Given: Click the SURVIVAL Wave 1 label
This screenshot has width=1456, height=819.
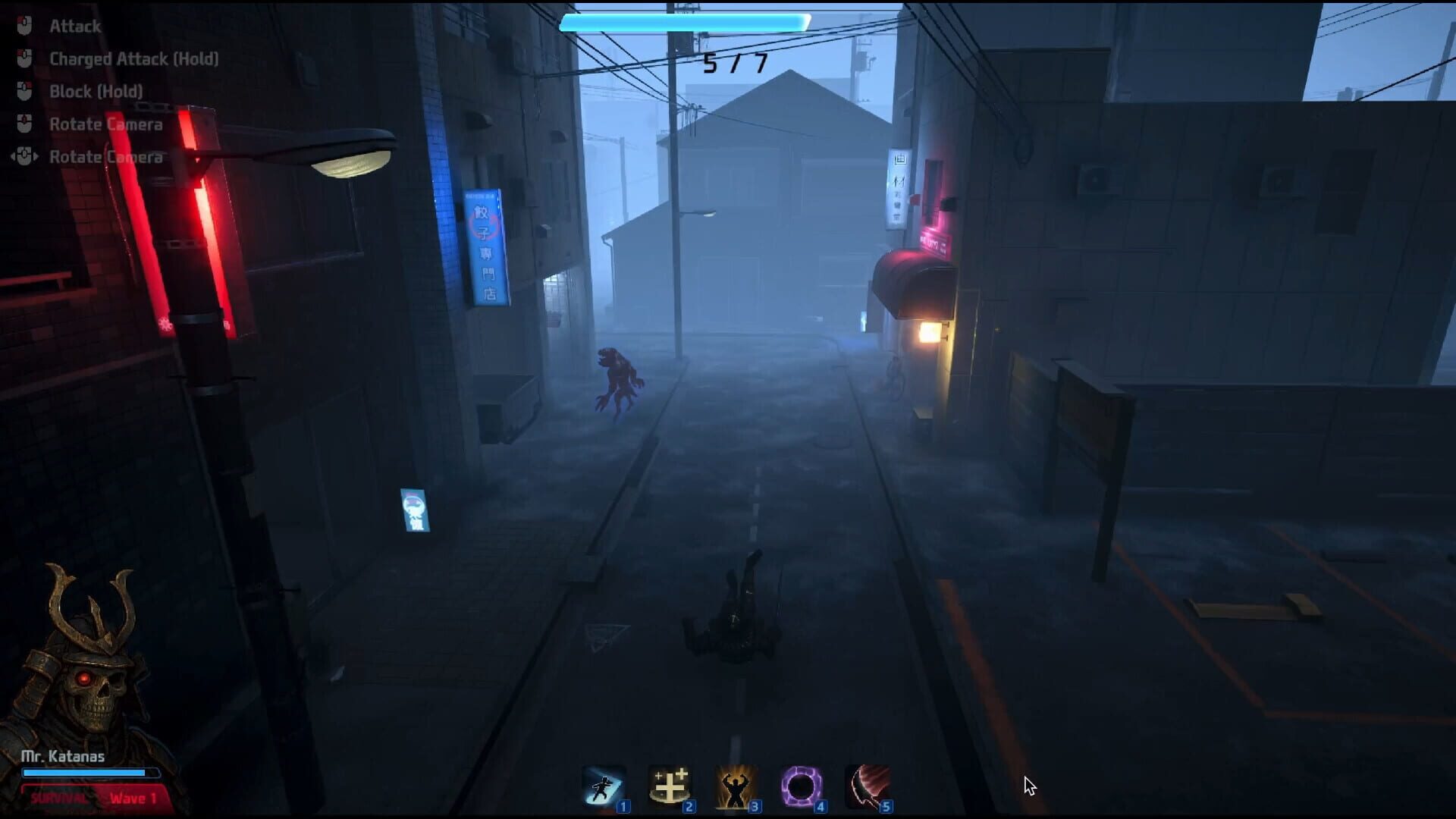Looking at the screenshot, I should point(91,798).
